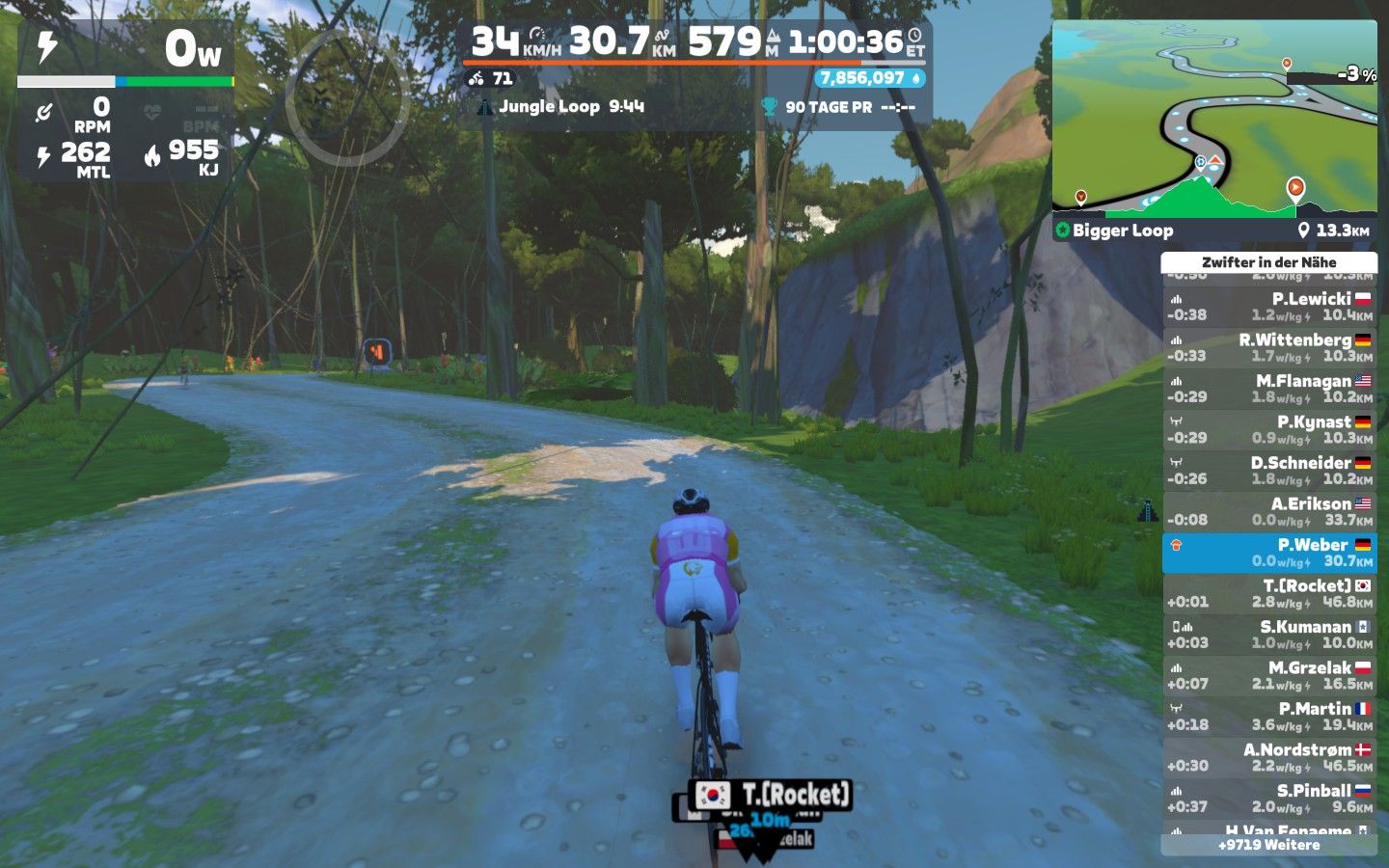Select S.Kumanan's list entry
The width and height of the screenshot is (1389, 868).
(1268, 635)
